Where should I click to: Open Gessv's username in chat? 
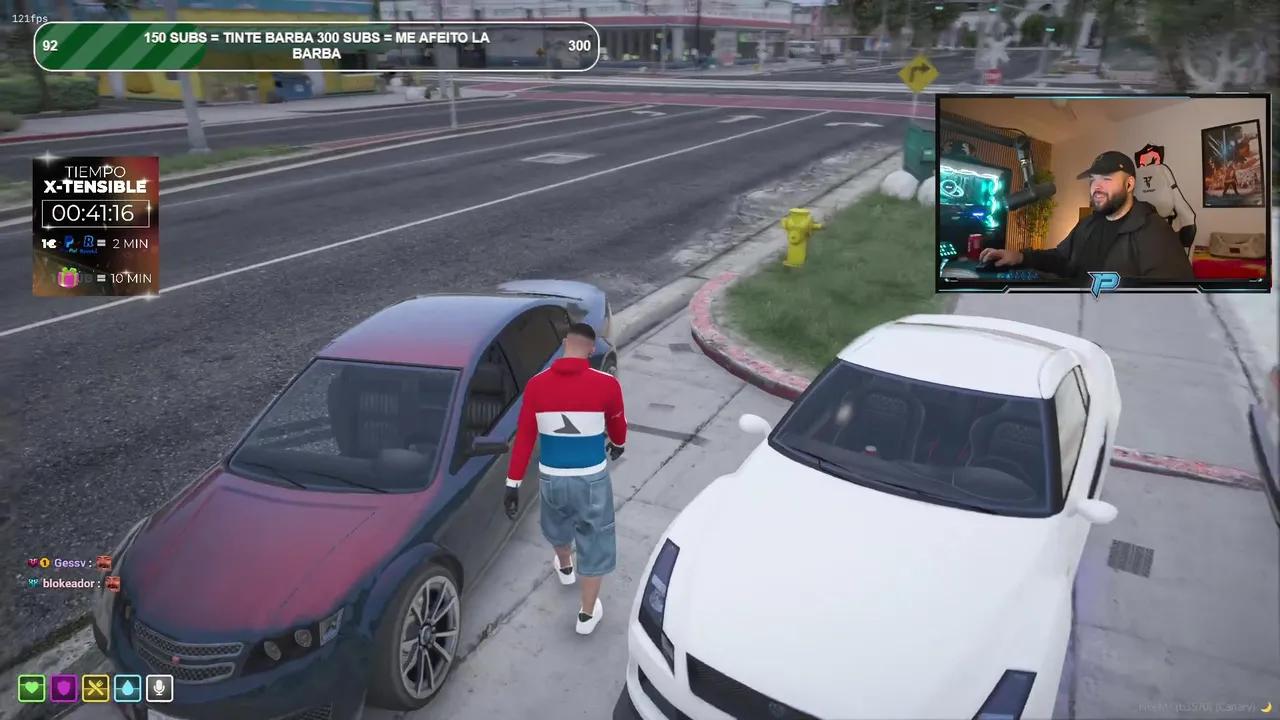pos(69,562)
